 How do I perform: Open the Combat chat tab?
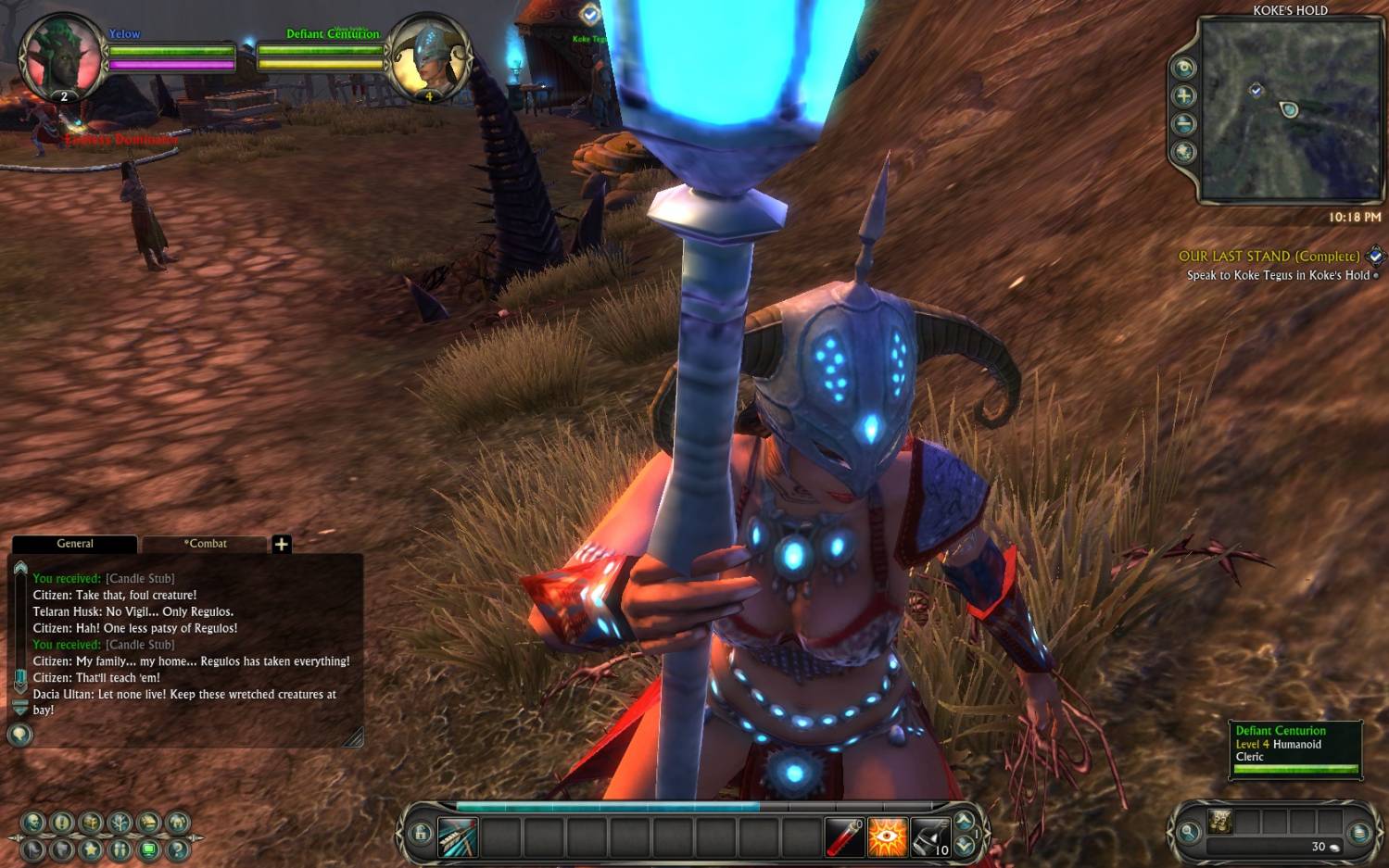(205, 544)
